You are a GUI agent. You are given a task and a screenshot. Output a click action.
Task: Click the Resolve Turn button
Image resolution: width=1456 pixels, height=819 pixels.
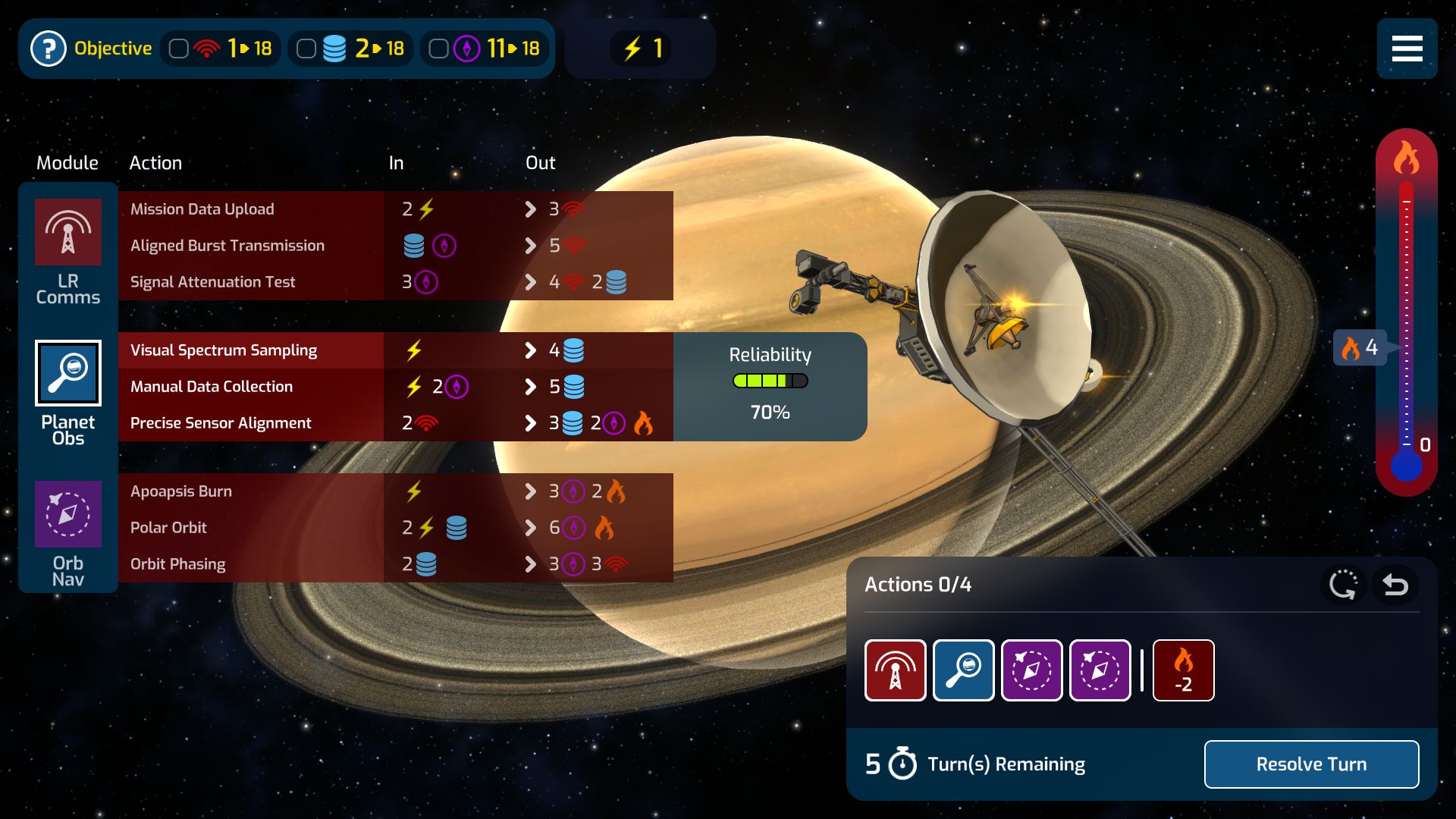[x=1311, y=764]
